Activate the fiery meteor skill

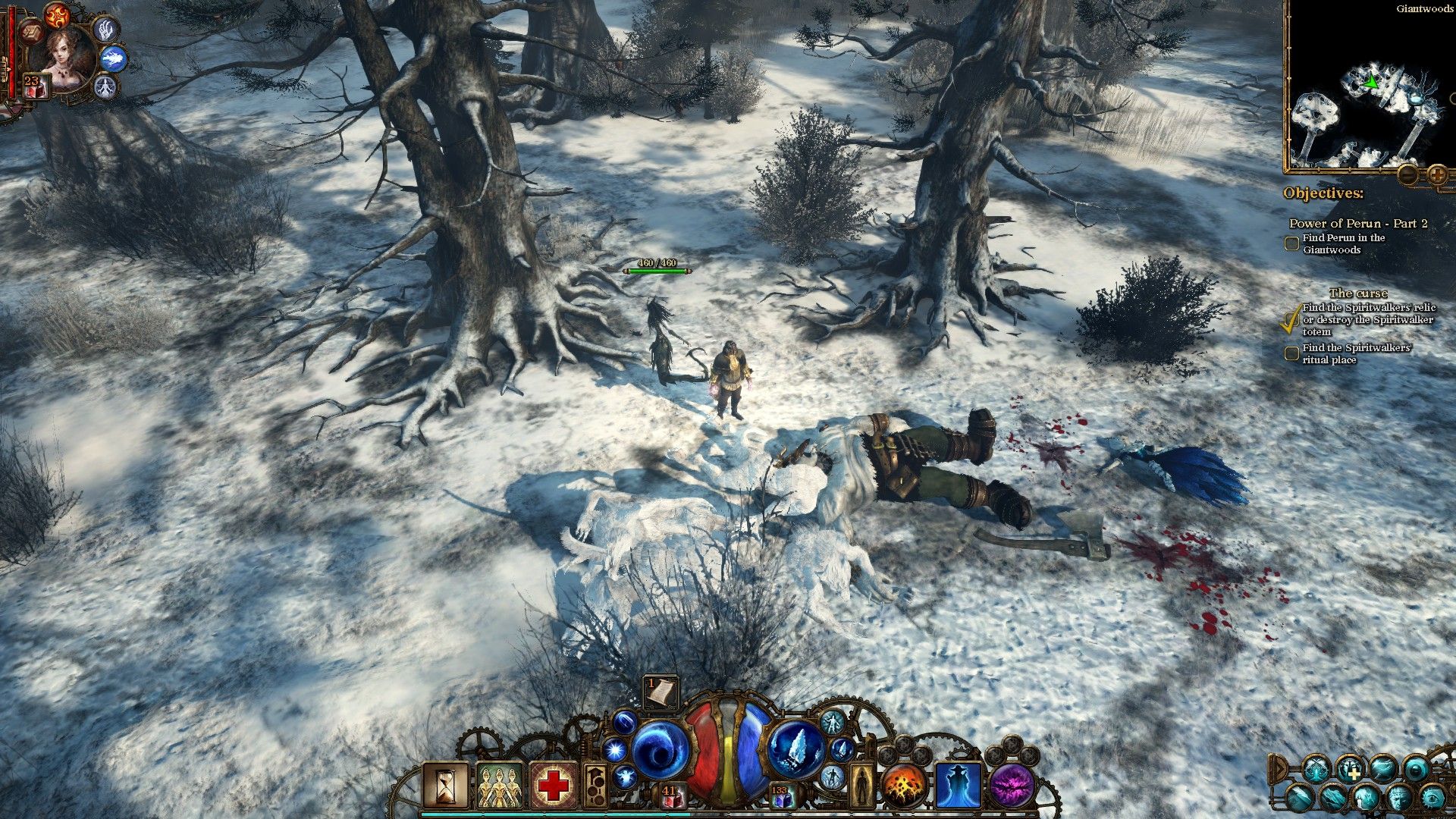click(x=904, y=786)
